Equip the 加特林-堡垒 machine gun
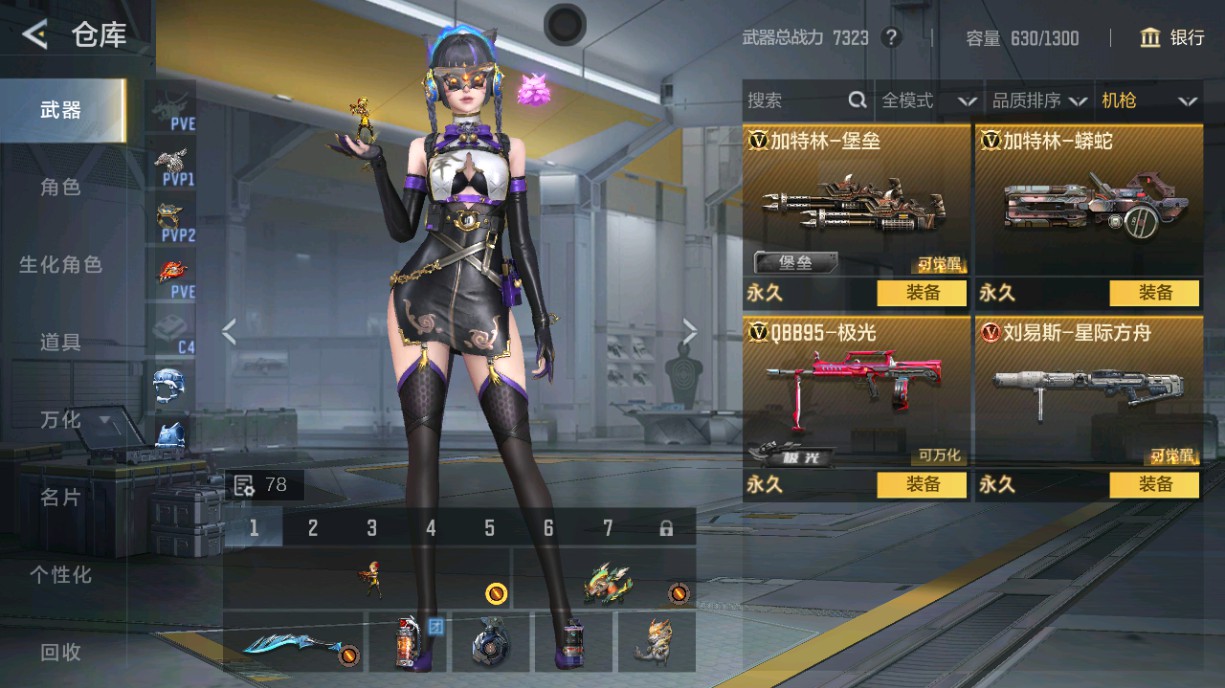Image resolution: width=1225 pixels, height=688 pixels. [922, 293]
